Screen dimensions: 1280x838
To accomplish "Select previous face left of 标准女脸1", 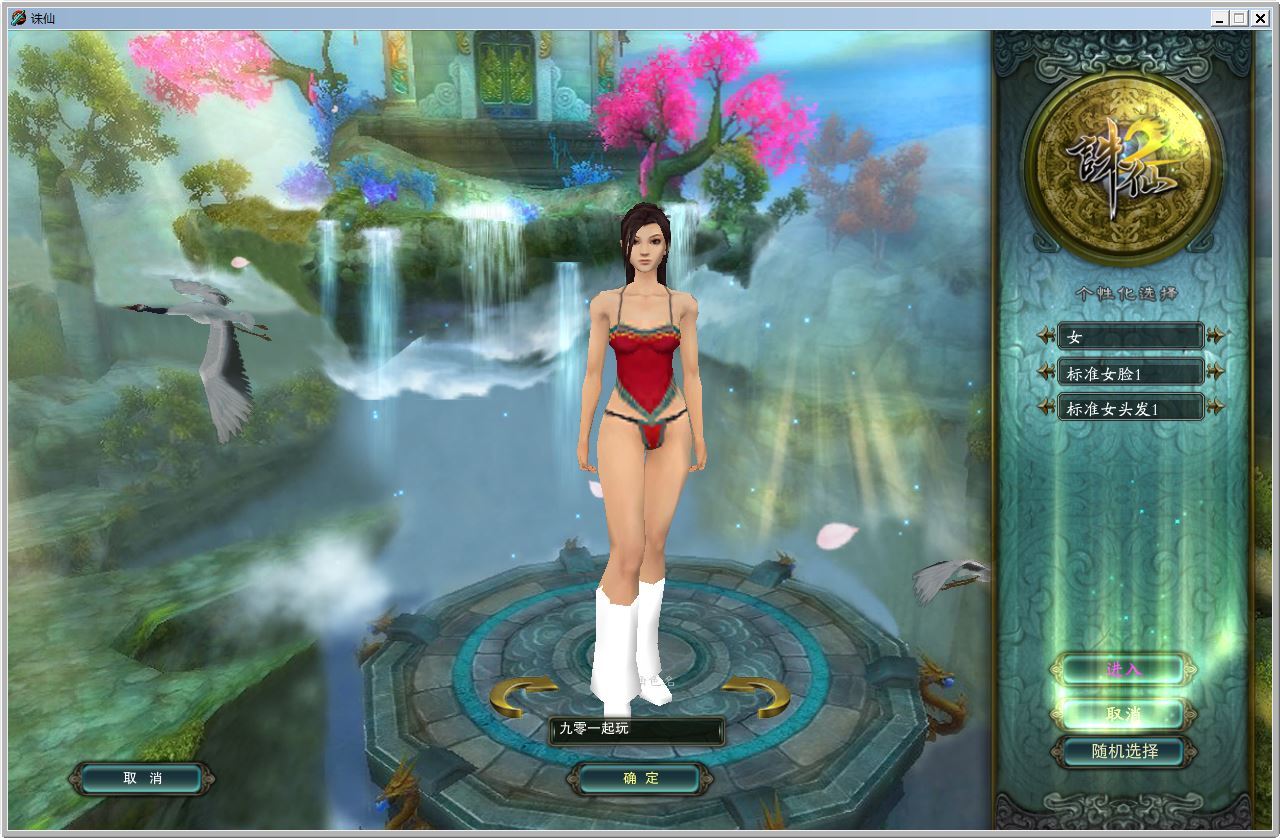I will pos(1046,373).
